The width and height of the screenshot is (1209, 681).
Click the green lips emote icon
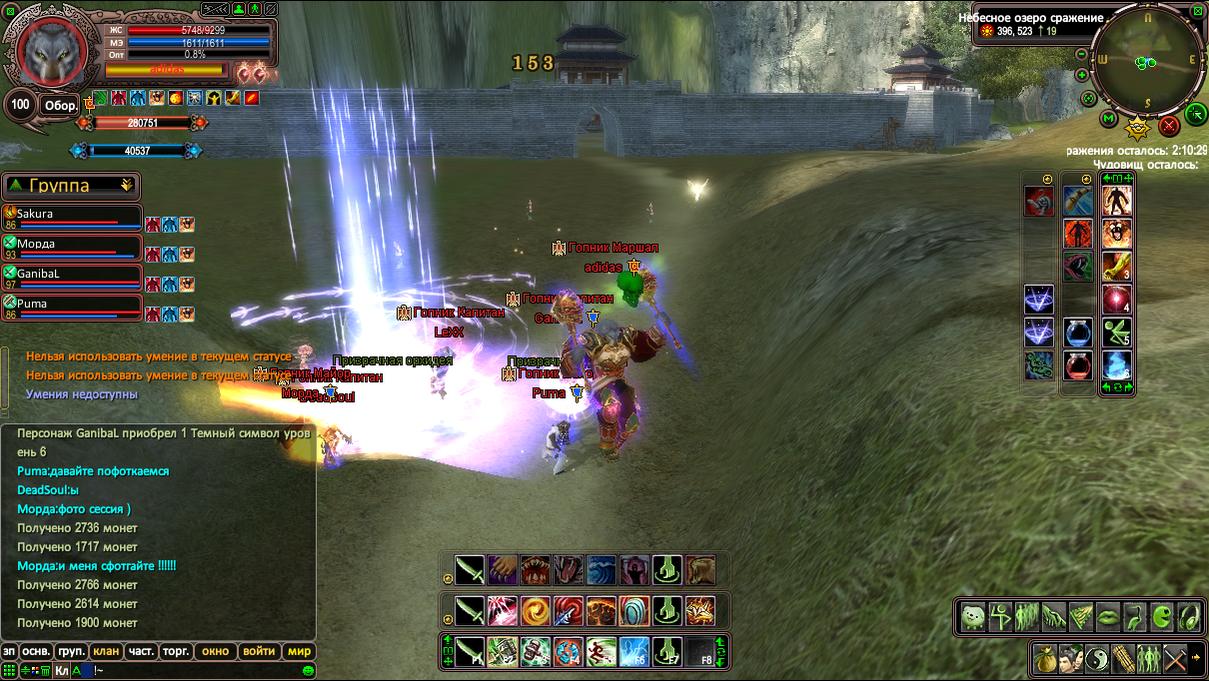[x=1107, y=617]
